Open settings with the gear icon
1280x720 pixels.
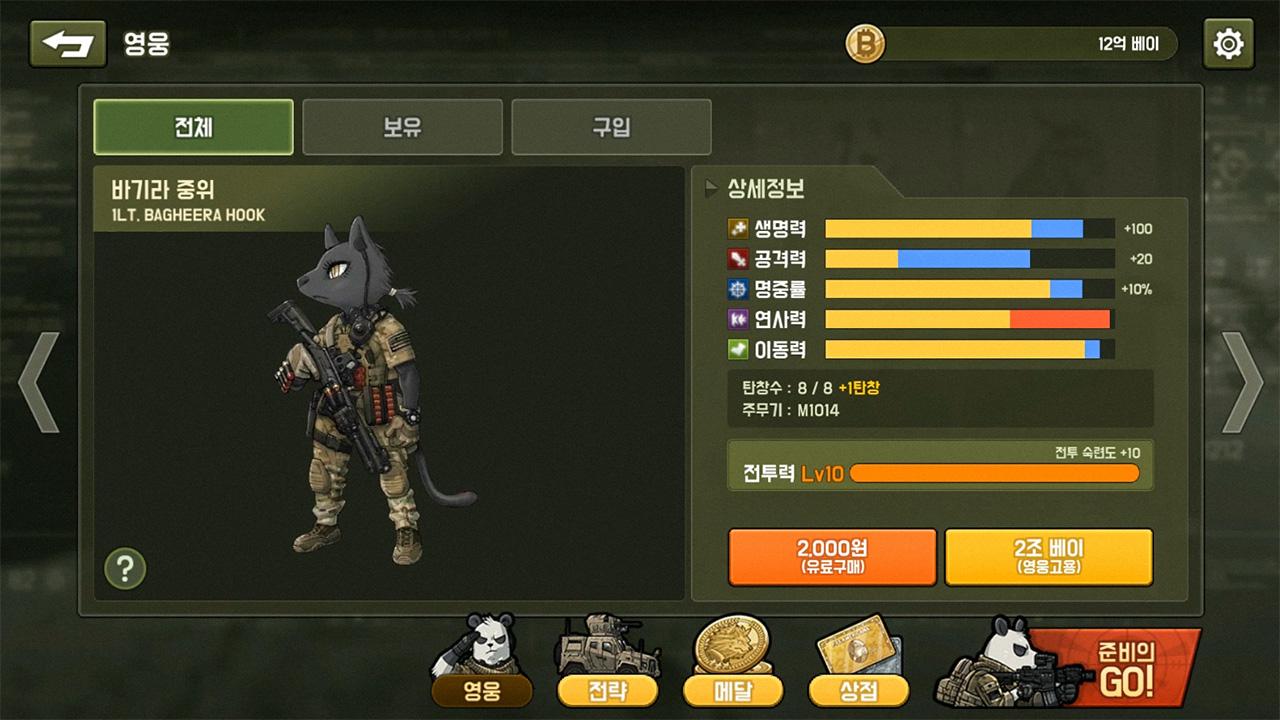pos(1228,44)
